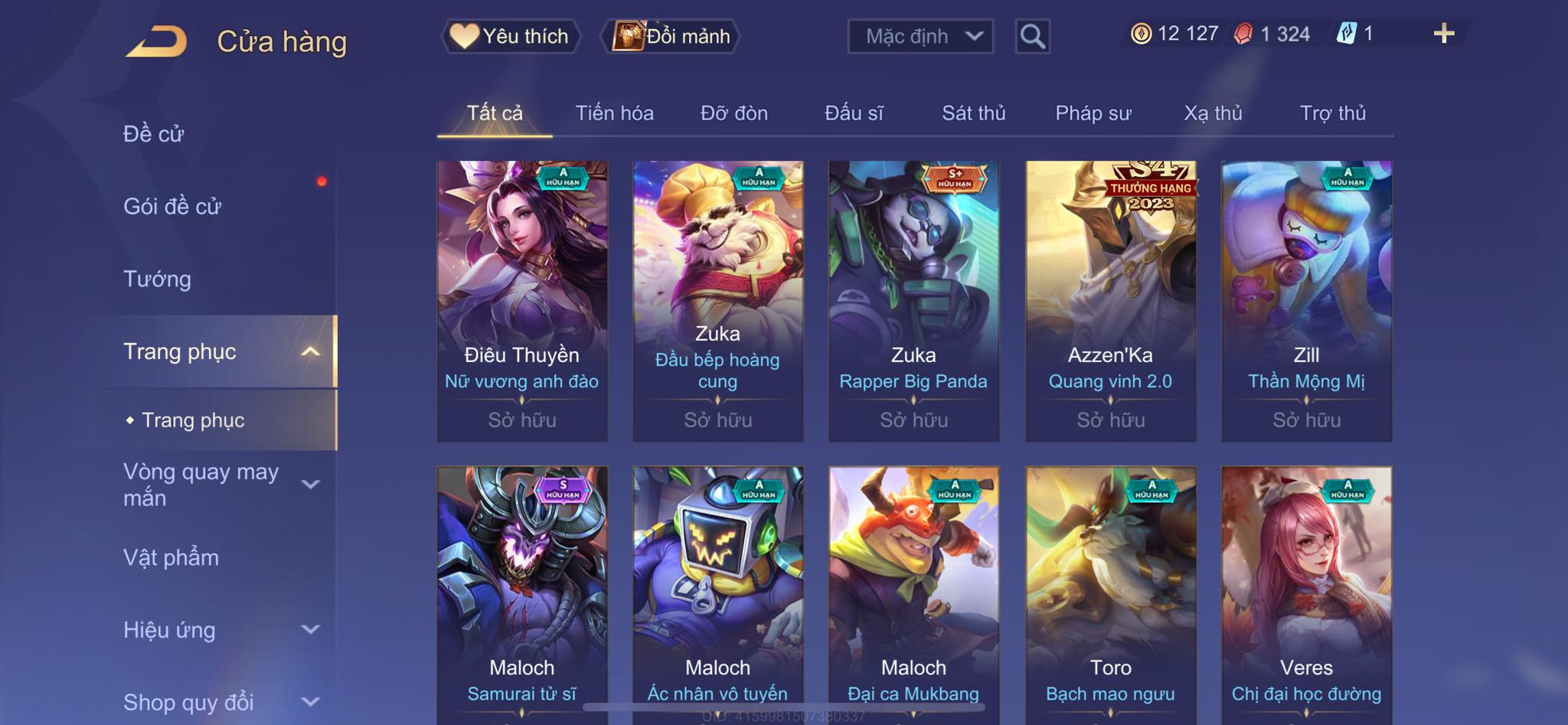
Task: Show the Pháp sư skins tab
Action: (1093, 113)
